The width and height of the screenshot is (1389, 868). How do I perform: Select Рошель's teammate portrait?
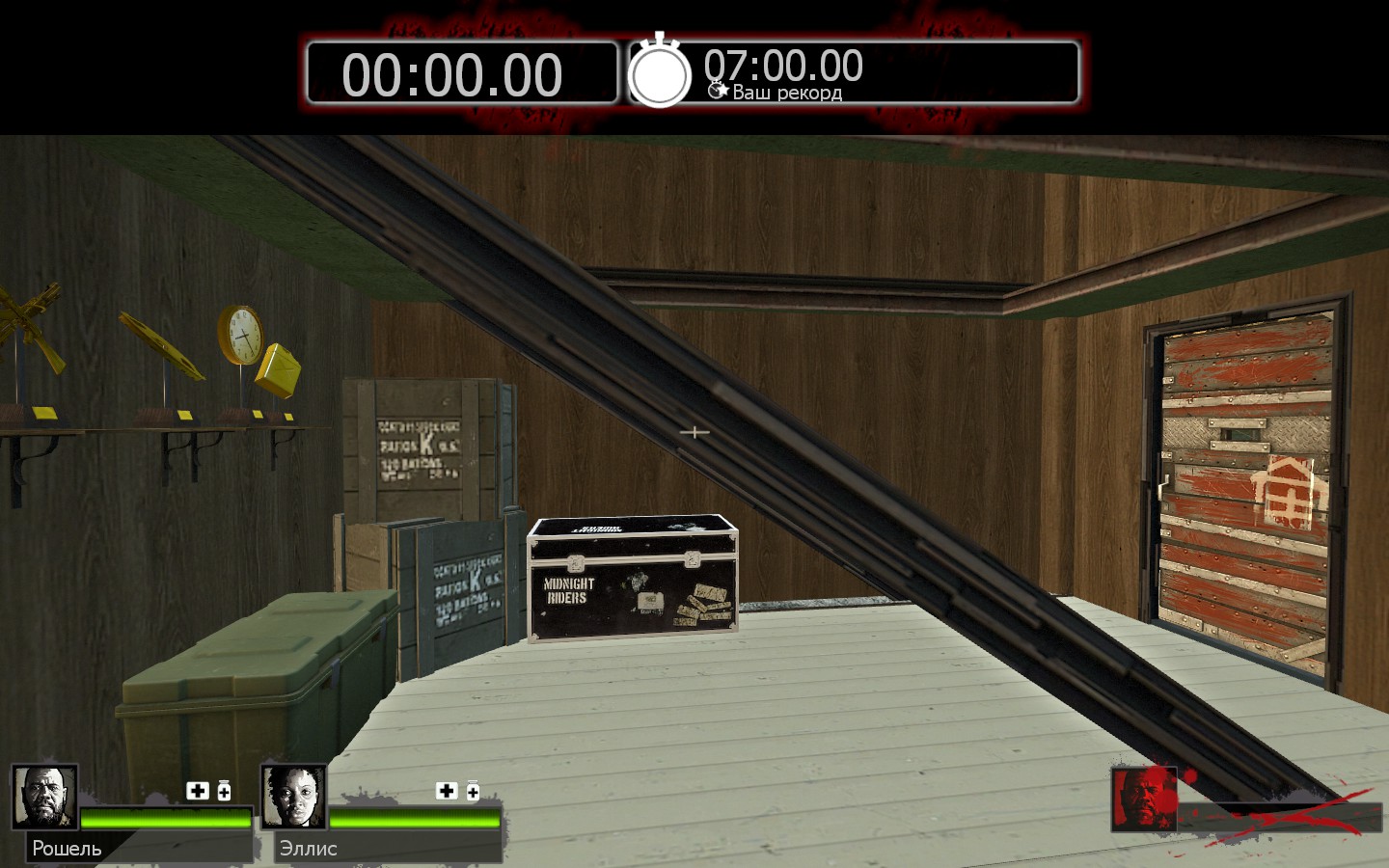tap(44, 797)
